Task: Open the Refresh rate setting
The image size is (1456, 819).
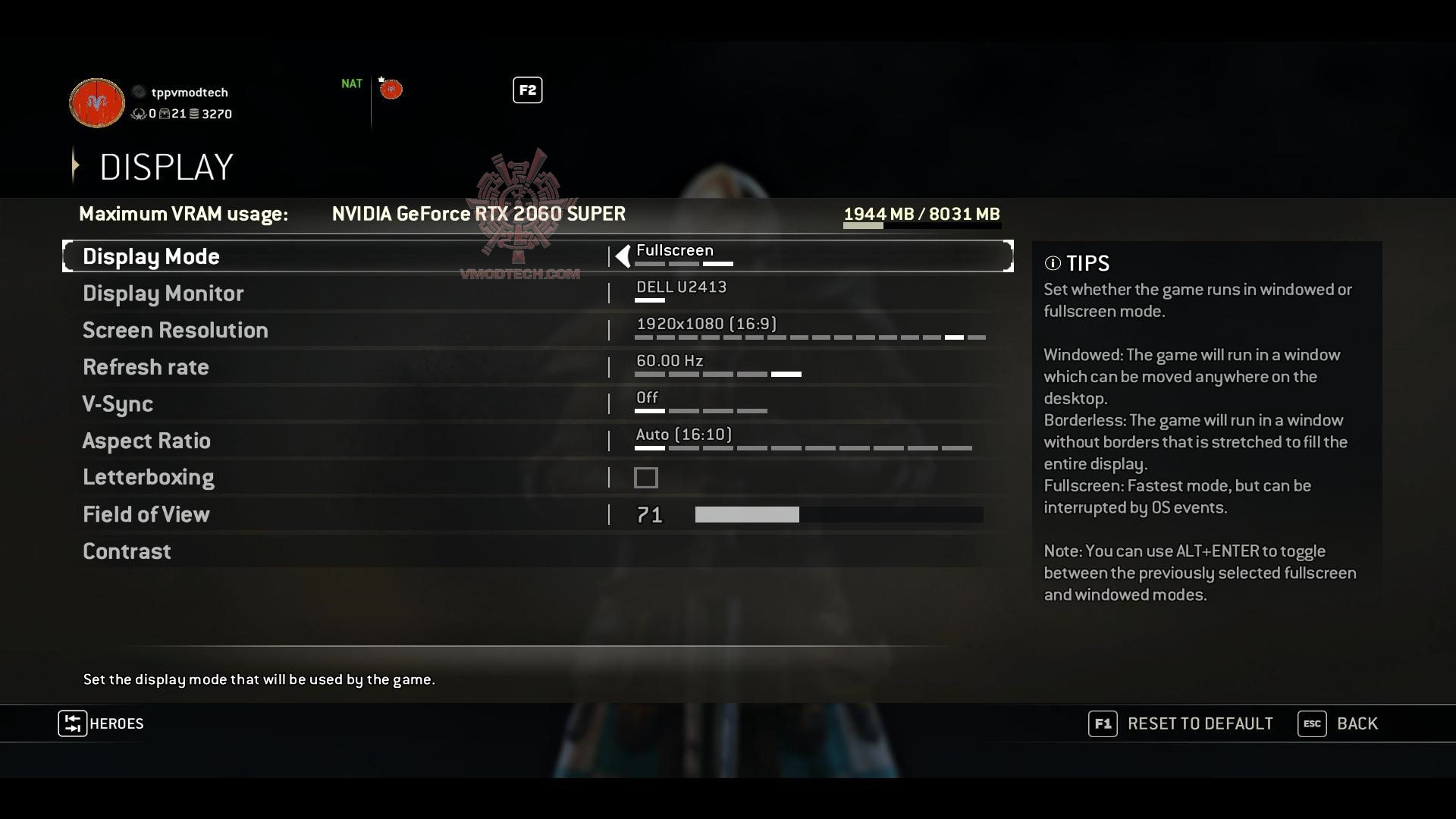Action: [x=146, y=367]
